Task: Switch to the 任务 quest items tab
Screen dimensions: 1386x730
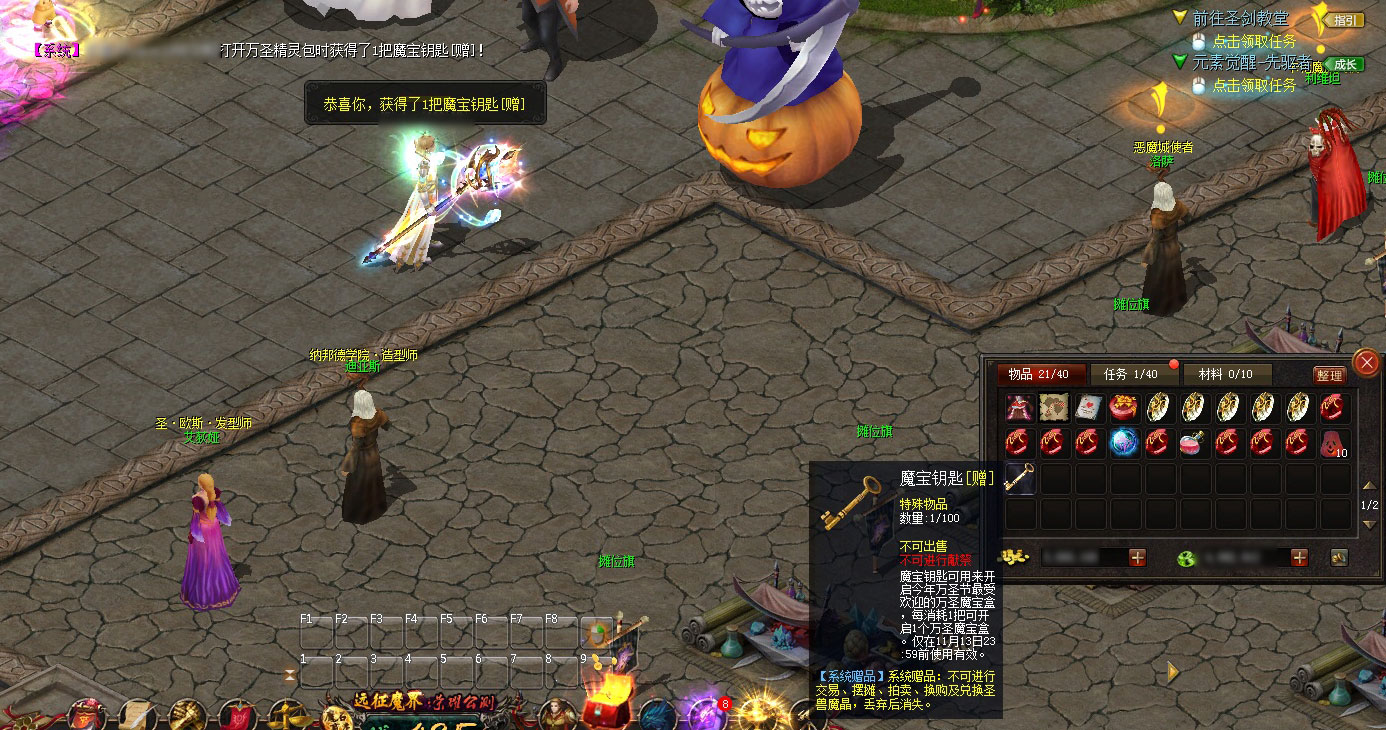Action: pyautogui.click(x=1130, y=374)
